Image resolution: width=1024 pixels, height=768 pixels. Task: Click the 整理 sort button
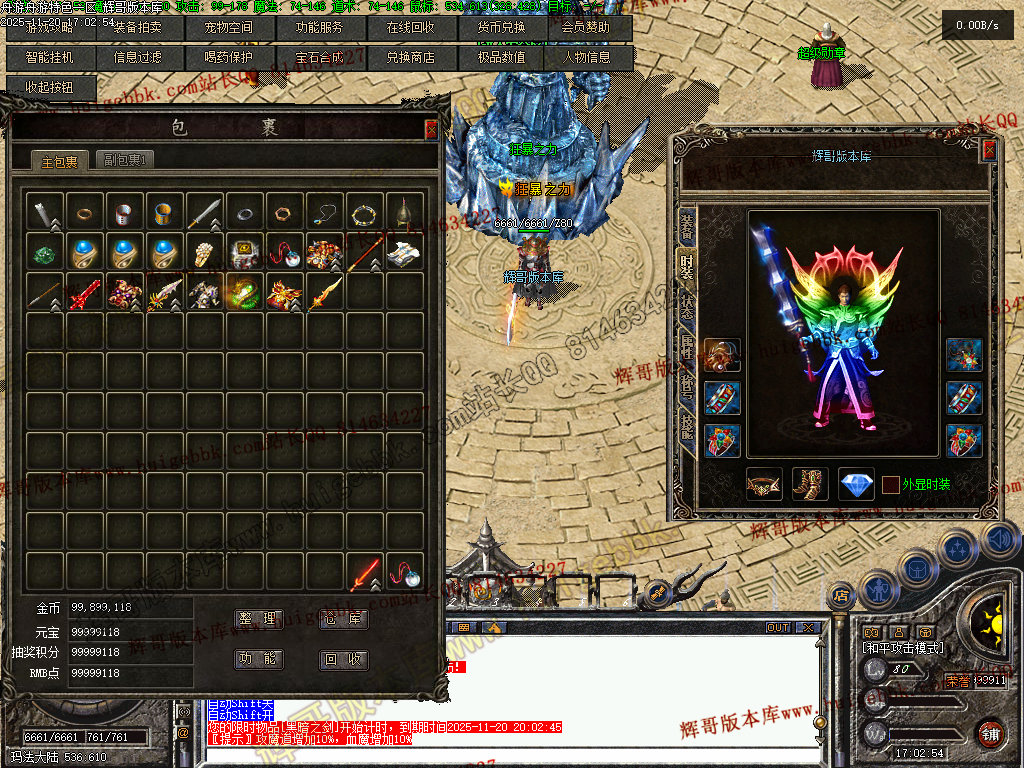[x=258, y=620]
